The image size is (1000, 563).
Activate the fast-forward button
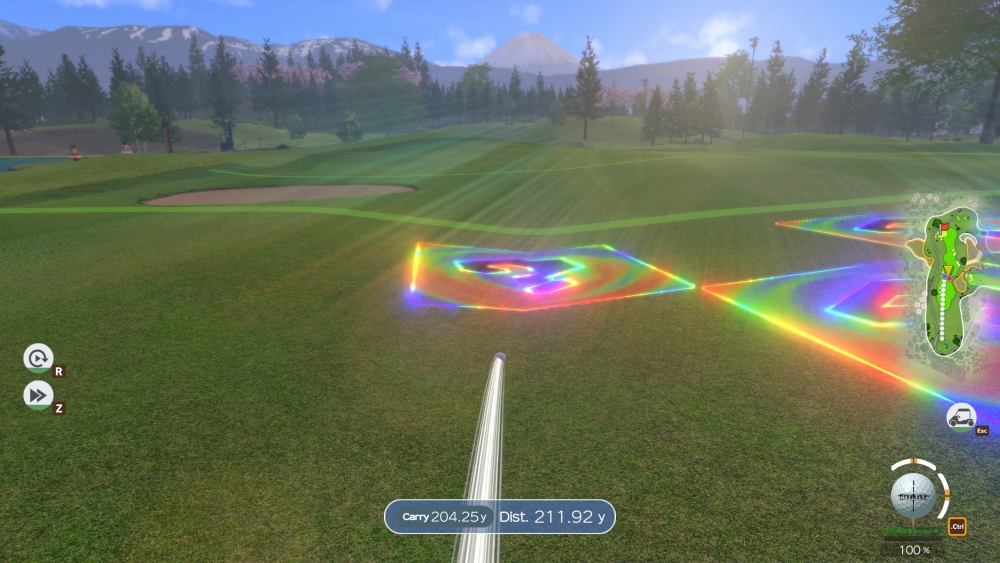coord(38,395)
